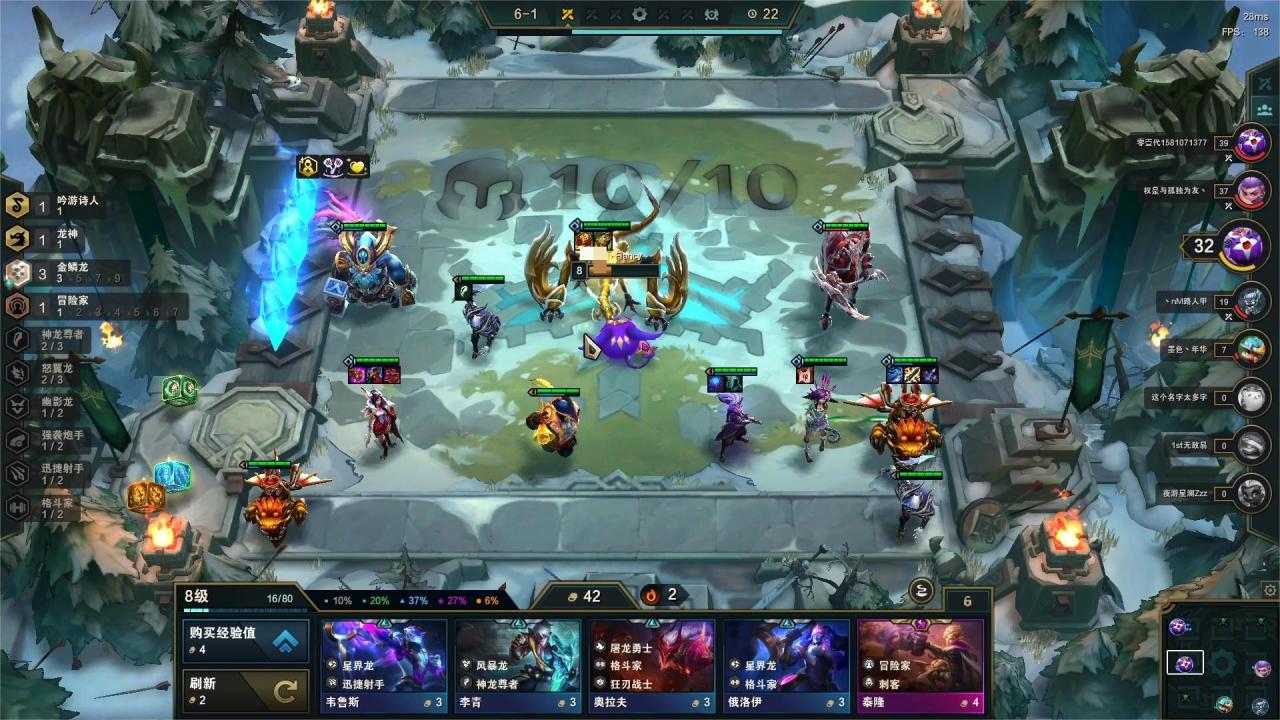The height and width of the screenshot is (720, 1280).
Task: Refresh the shop with the 刷新 button
Action: [x=243, y=690]
